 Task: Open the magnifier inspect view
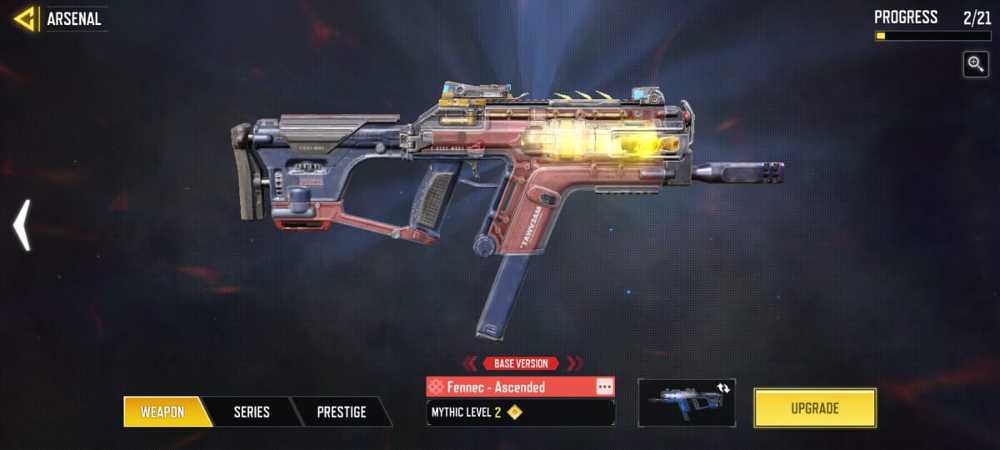click(975, 64)
